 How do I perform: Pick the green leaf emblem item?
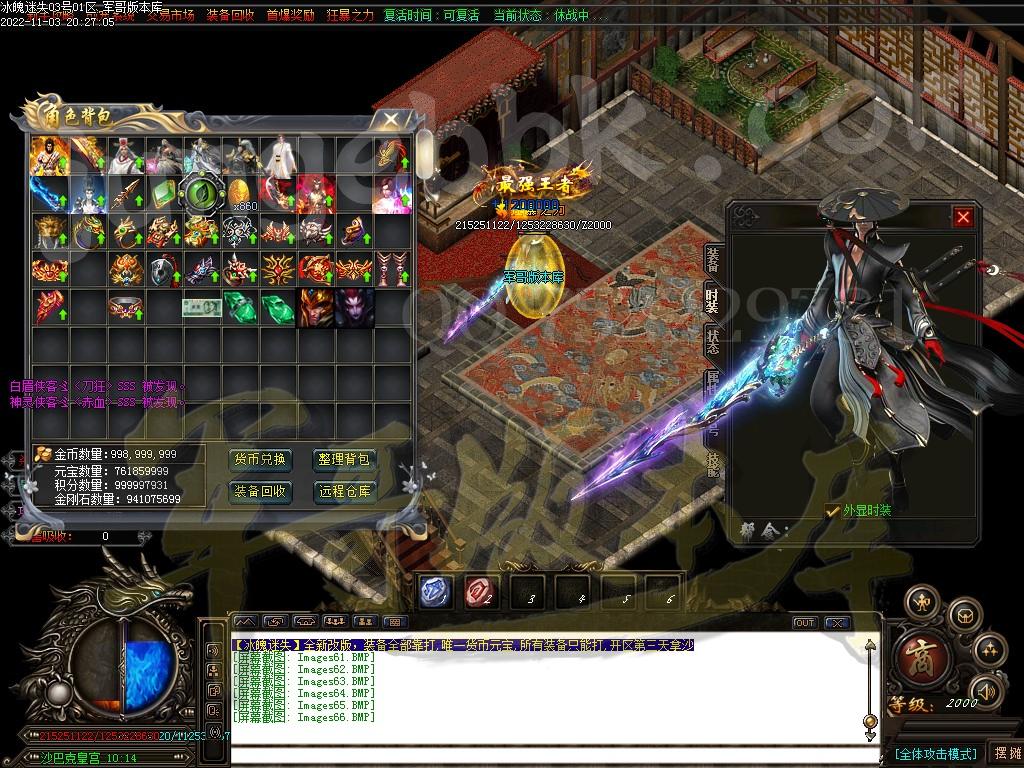click(x=200, y=192)
